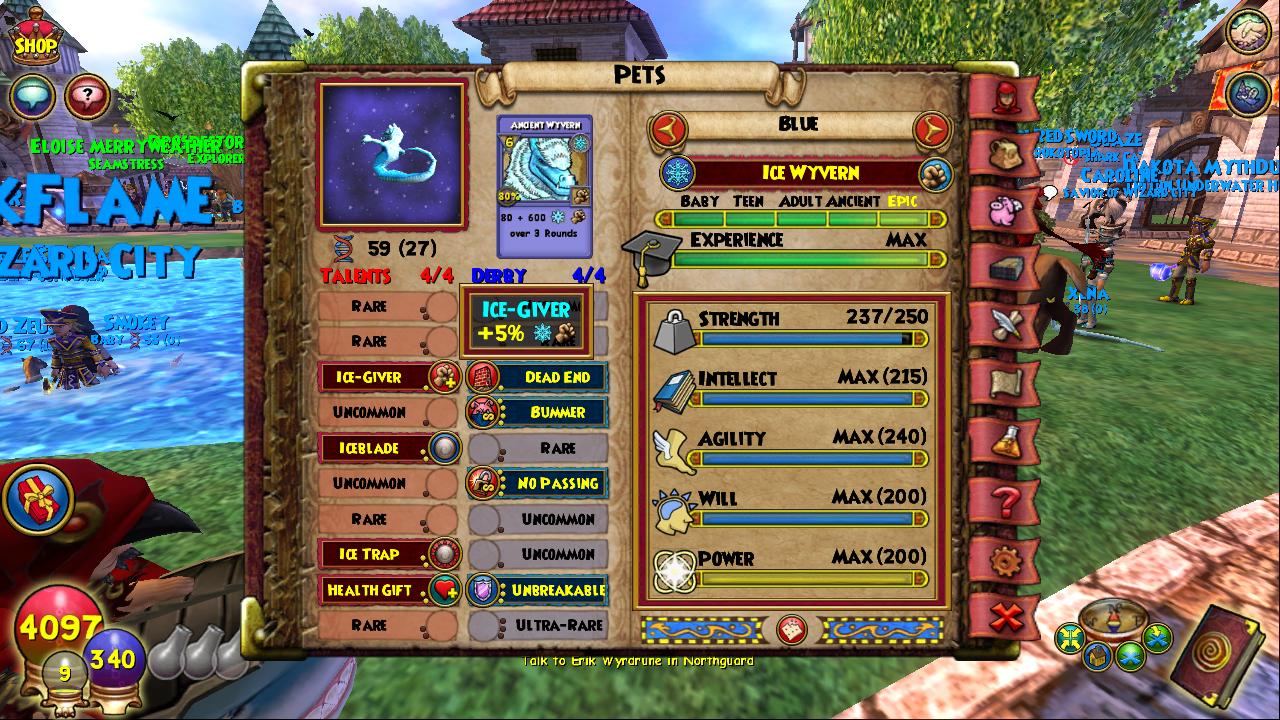The image size is (1280, 720).
Task: Open the red question-mark help chat bubble
Action: coord(88,98)
